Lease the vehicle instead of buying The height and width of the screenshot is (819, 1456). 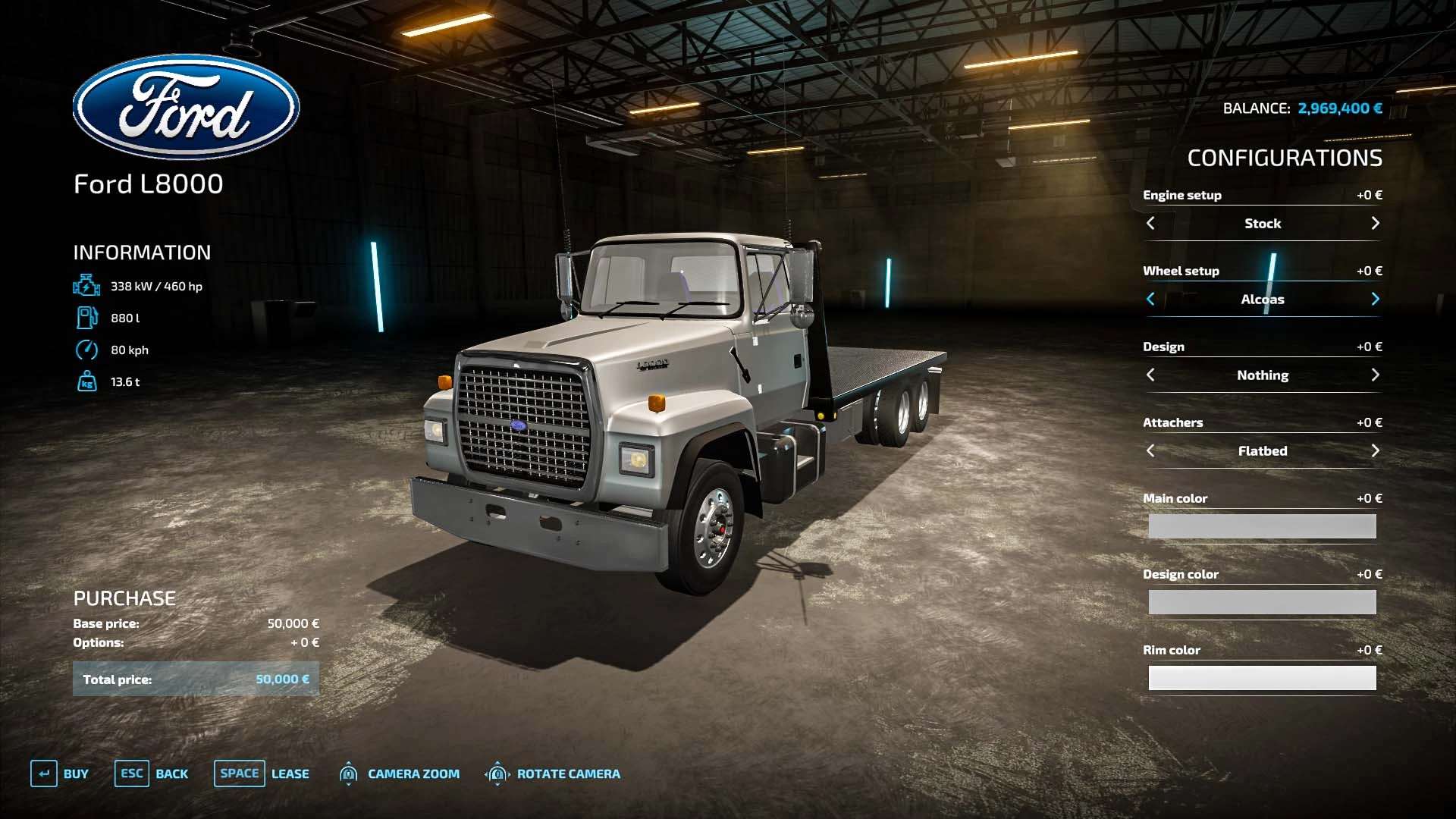(262, 773)
